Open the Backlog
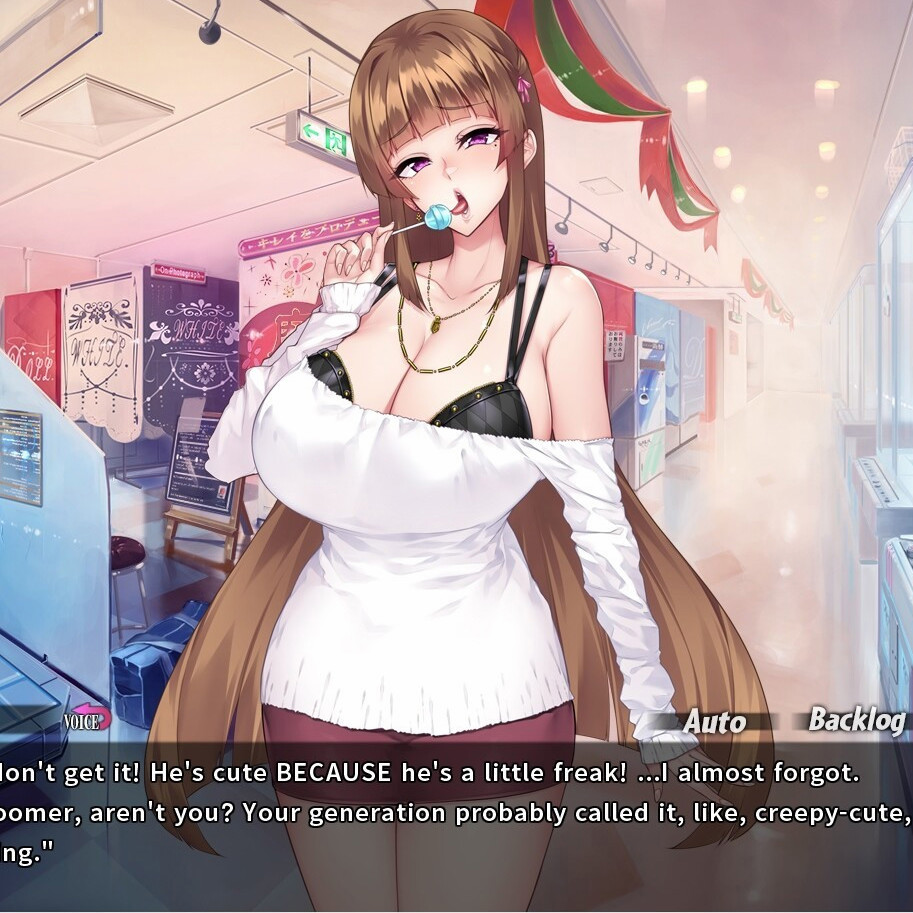The image size is (913, 913). pos(856,720)
